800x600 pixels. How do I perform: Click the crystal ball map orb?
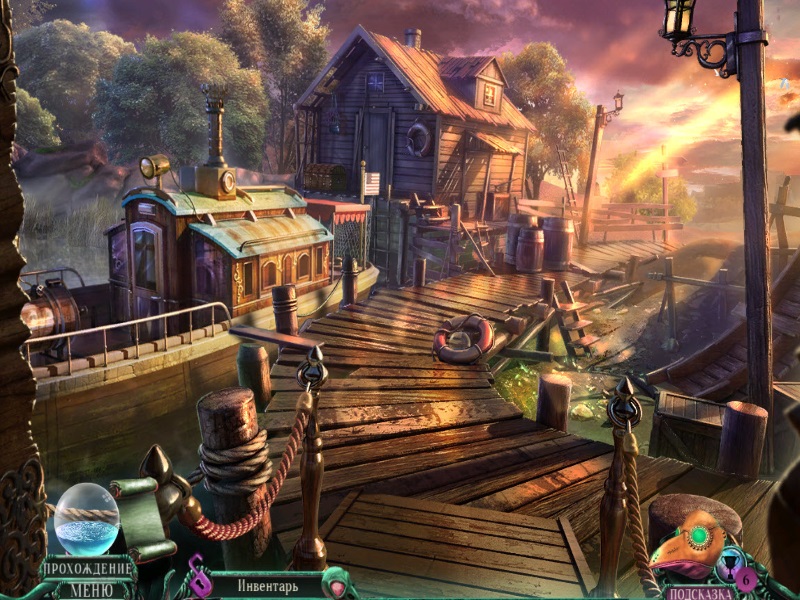(x=86, y=519)
